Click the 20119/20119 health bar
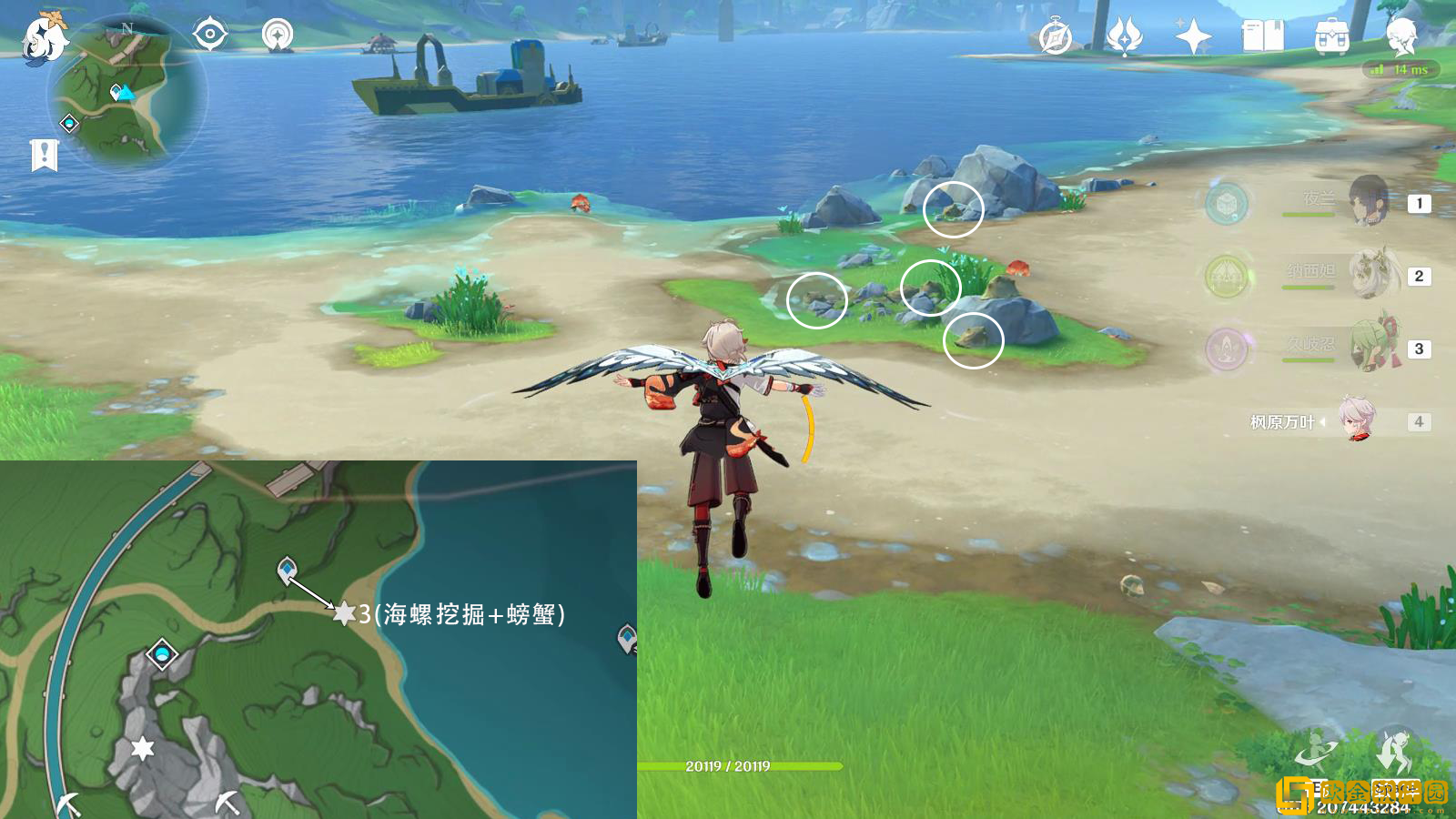The image size is (1456, 819). coord(728,765)
